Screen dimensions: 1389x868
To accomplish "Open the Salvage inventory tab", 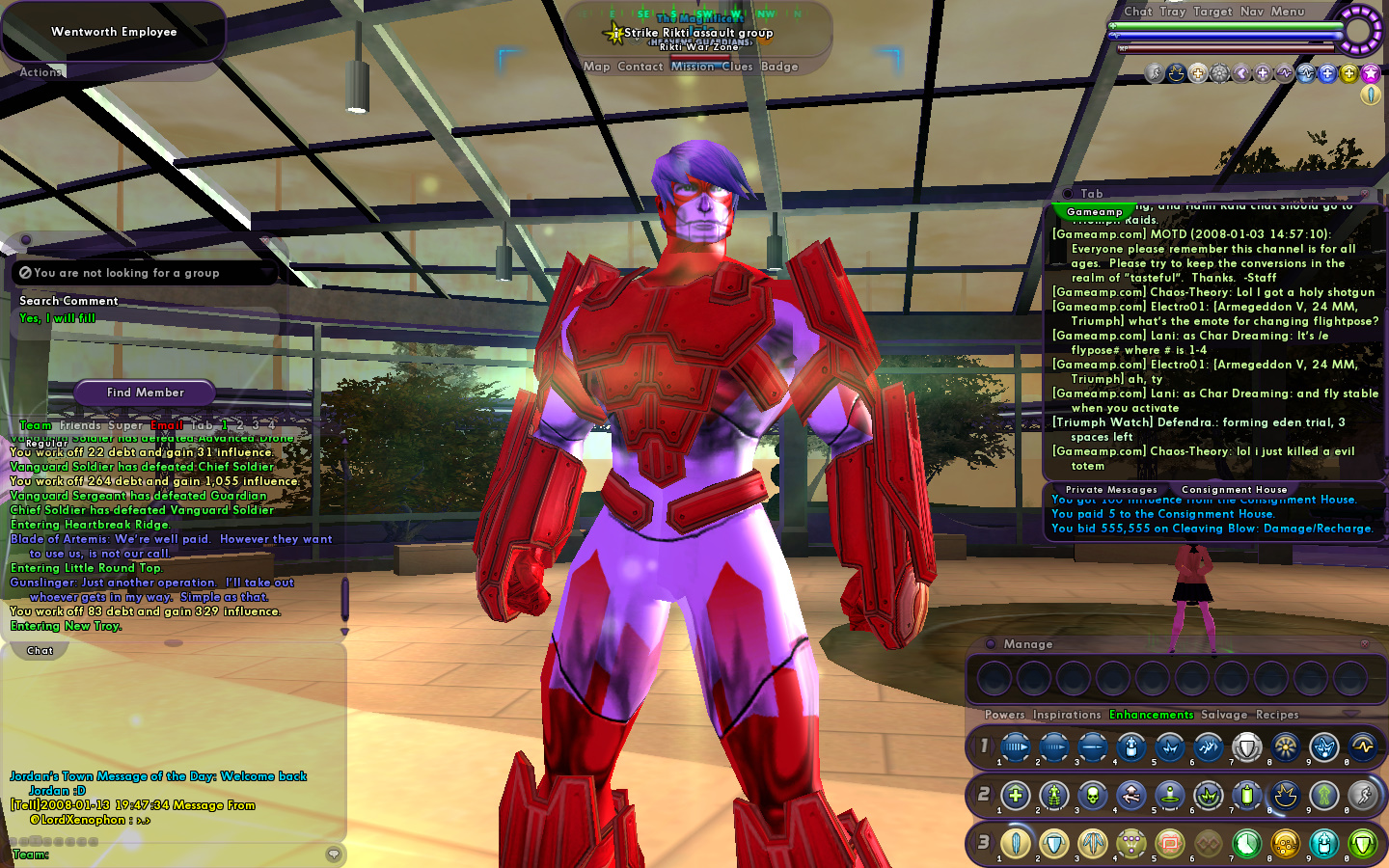I will (1224, 715).
